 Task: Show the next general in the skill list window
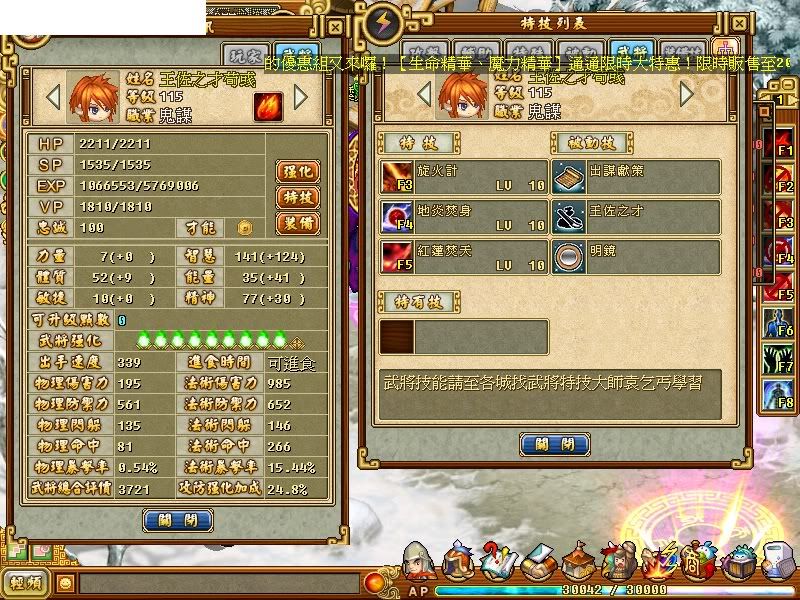tap(687, 93)
